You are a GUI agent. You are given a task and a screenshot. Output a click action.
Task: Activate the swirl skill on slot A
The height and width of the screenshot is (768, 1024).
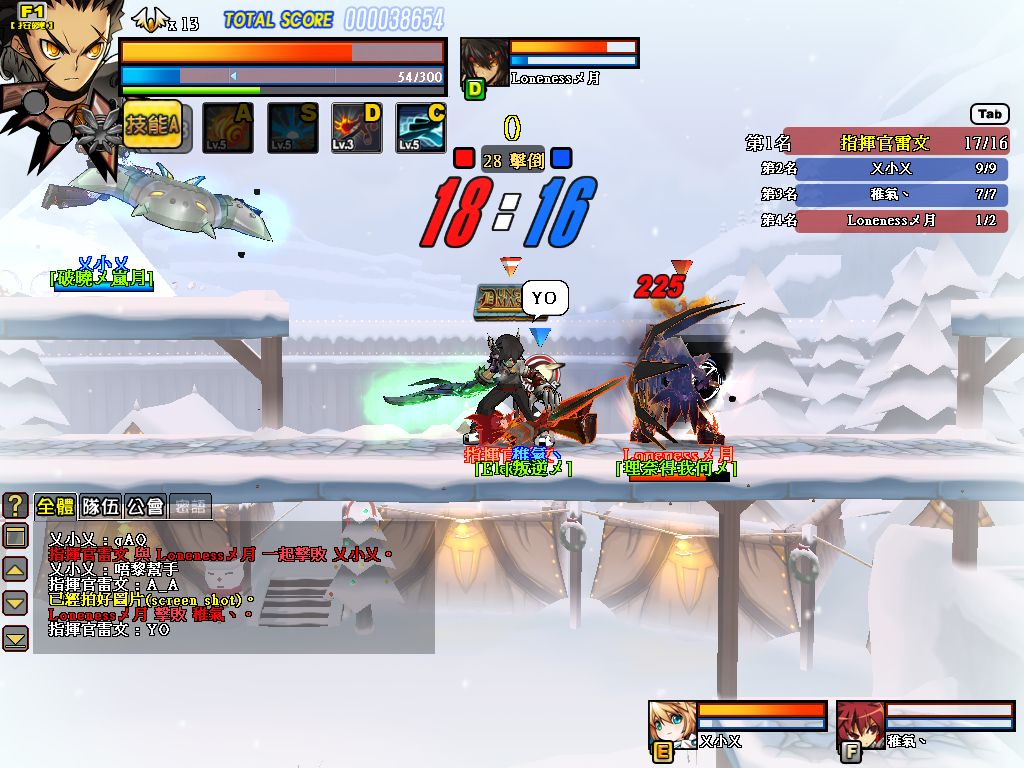[228, 128]
